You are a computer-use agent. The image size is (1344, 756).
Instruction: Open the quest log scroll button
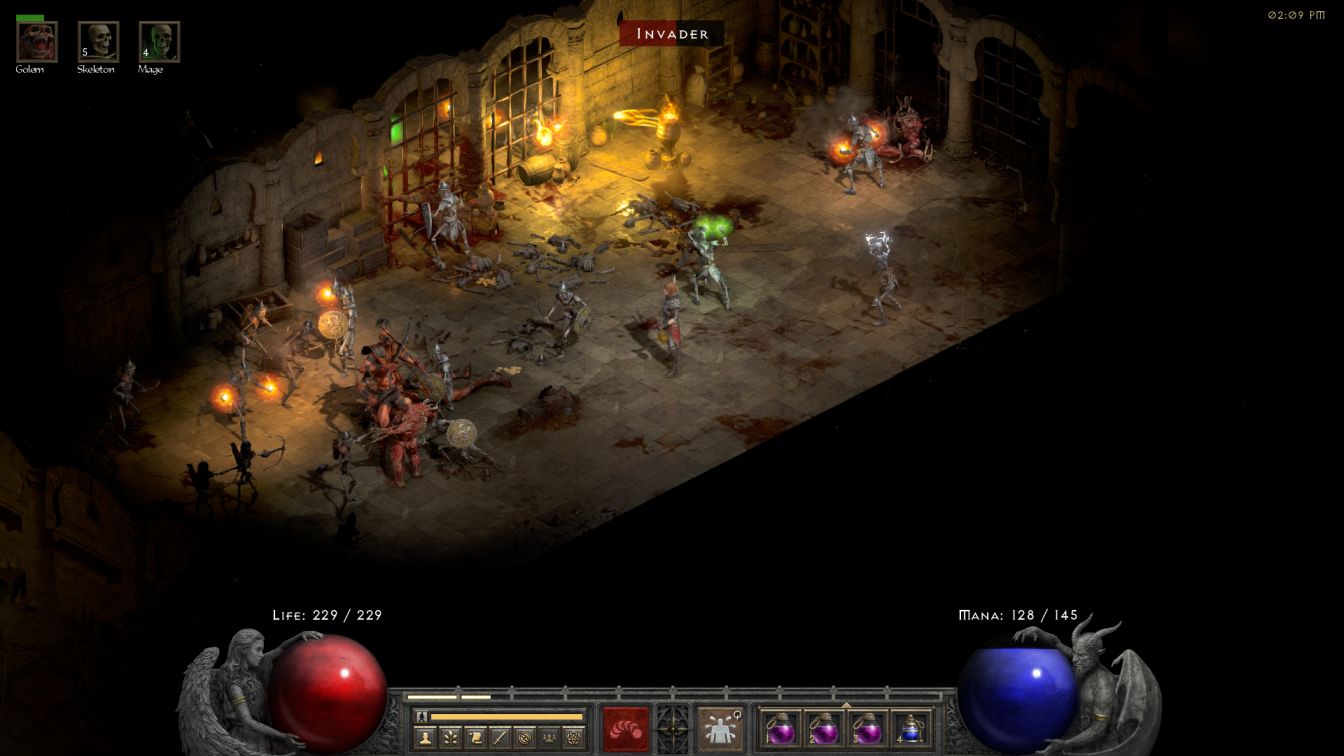click(x=475, y=738)
